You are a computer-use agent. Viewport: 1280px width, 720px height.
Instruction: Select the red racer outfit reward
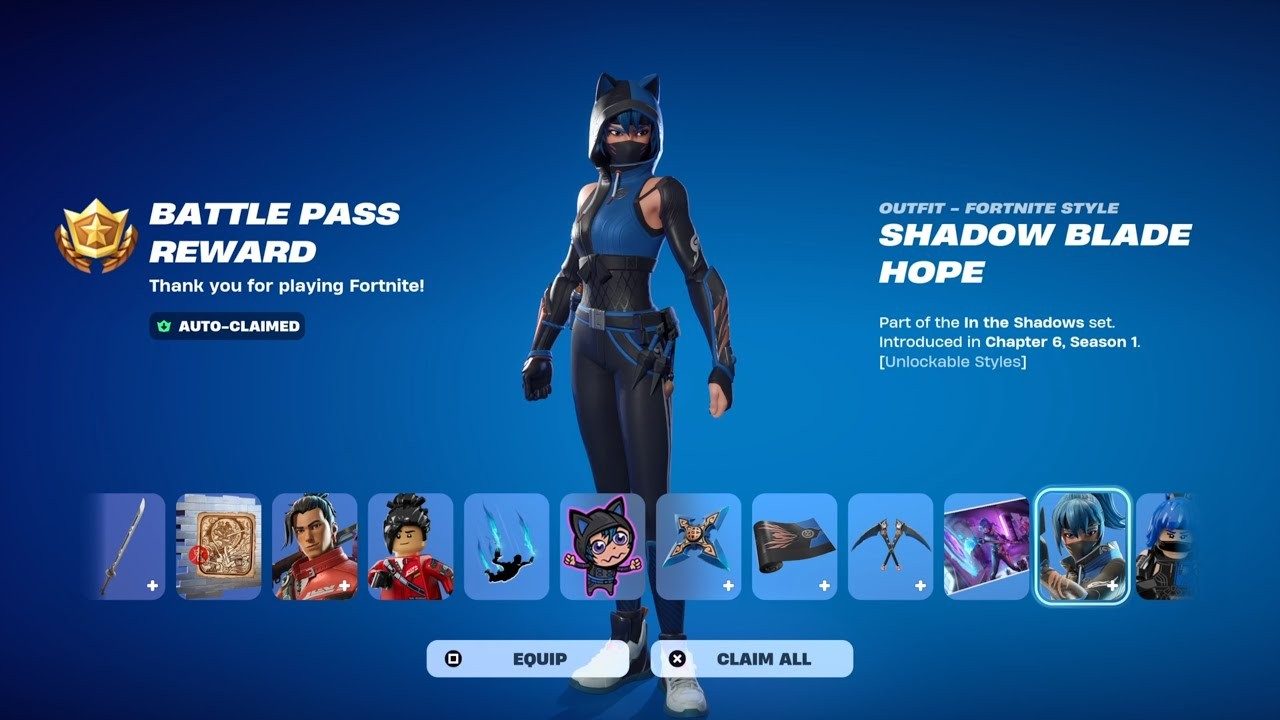[x=314, y=545]
